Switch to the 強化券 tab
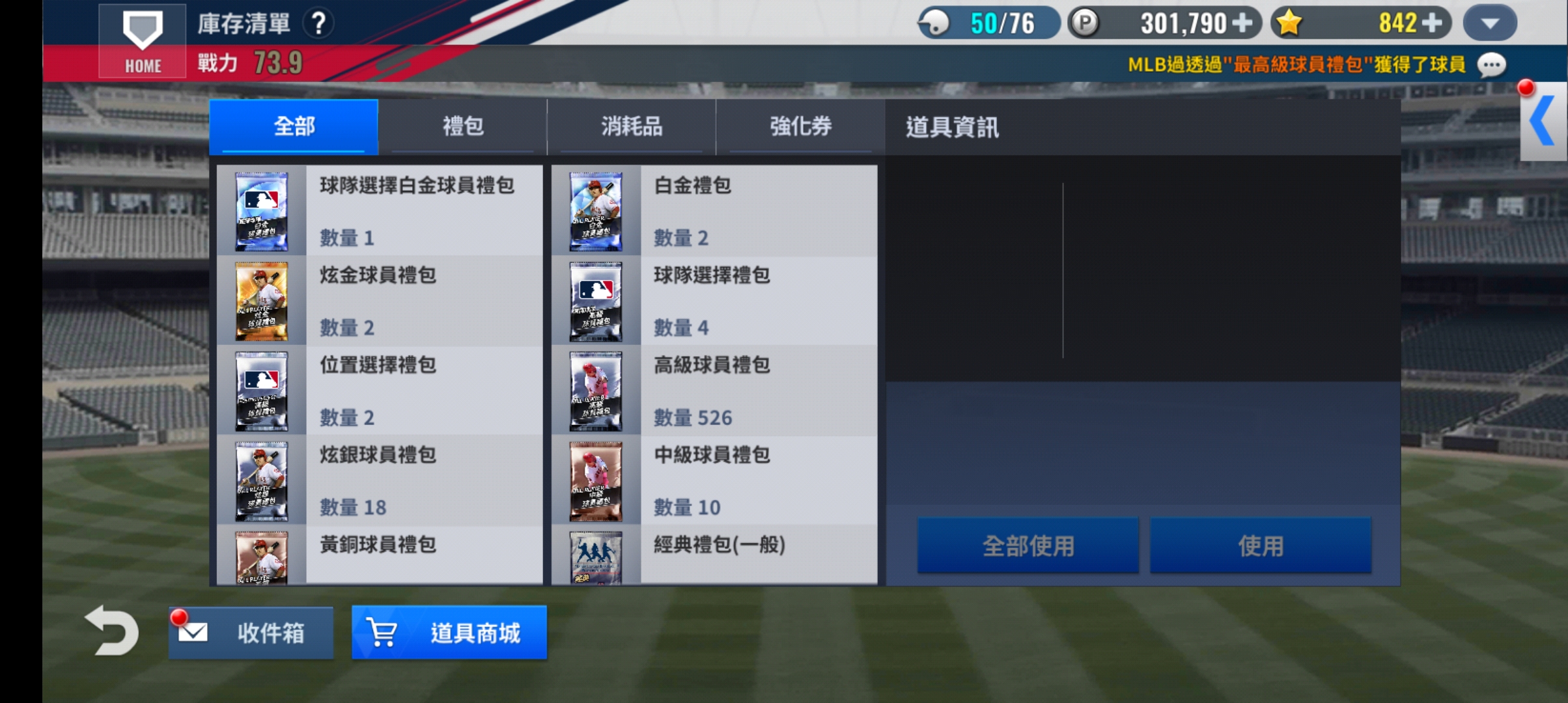Image resolution: width=1568 pixels, height=703 pixels. [x=801, y=128]
